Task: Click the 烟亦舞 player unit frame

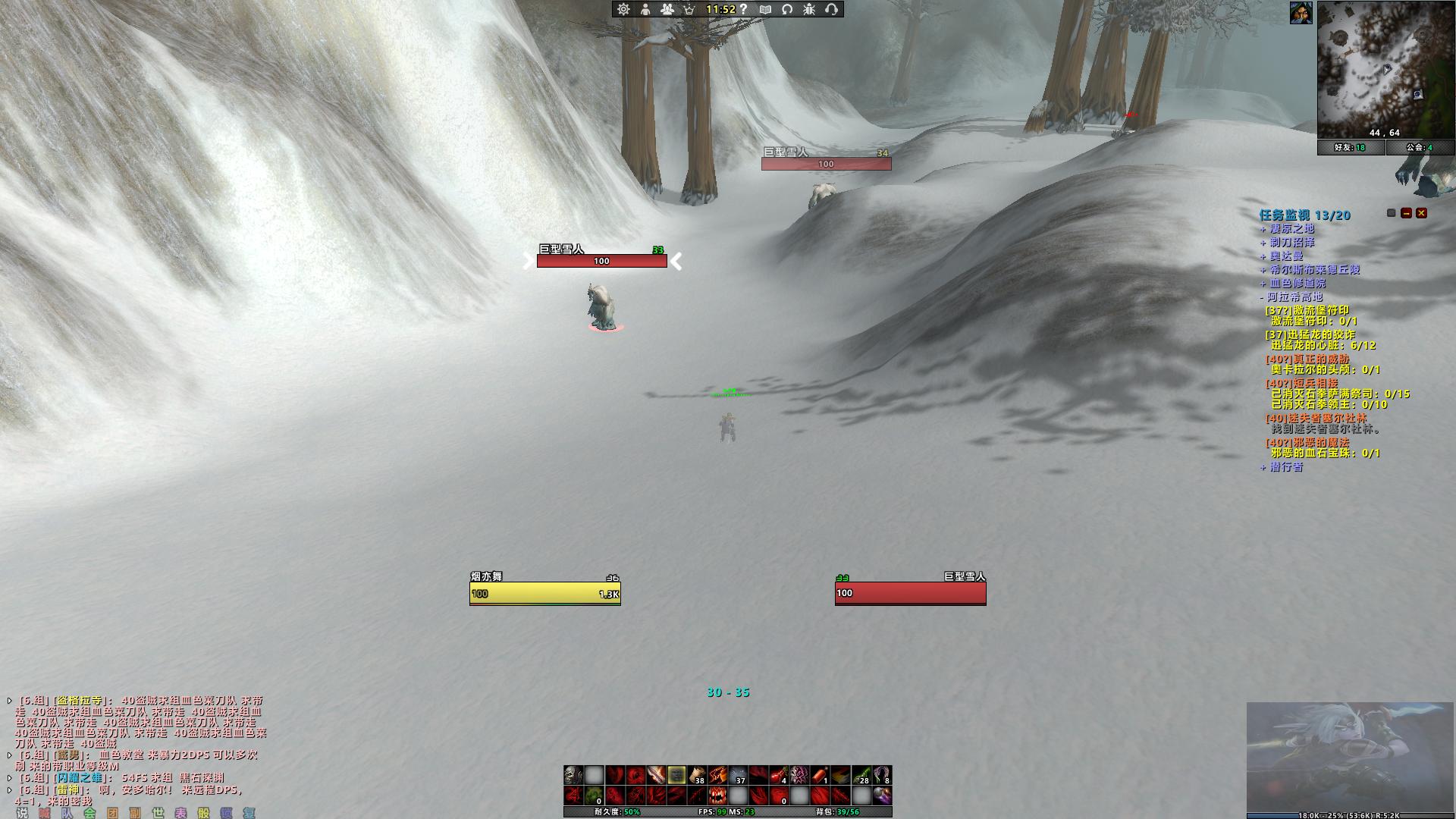Action: [x=544, y=593]
